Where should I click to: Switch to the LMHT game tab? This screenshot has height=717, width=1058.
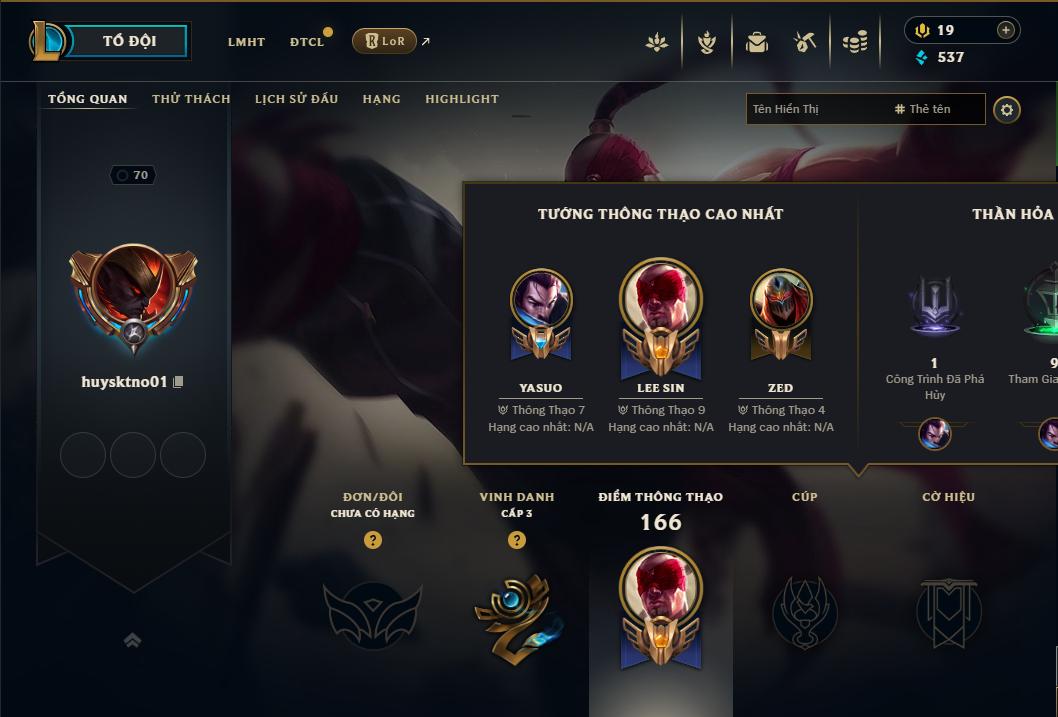click(x=246, y=42)
